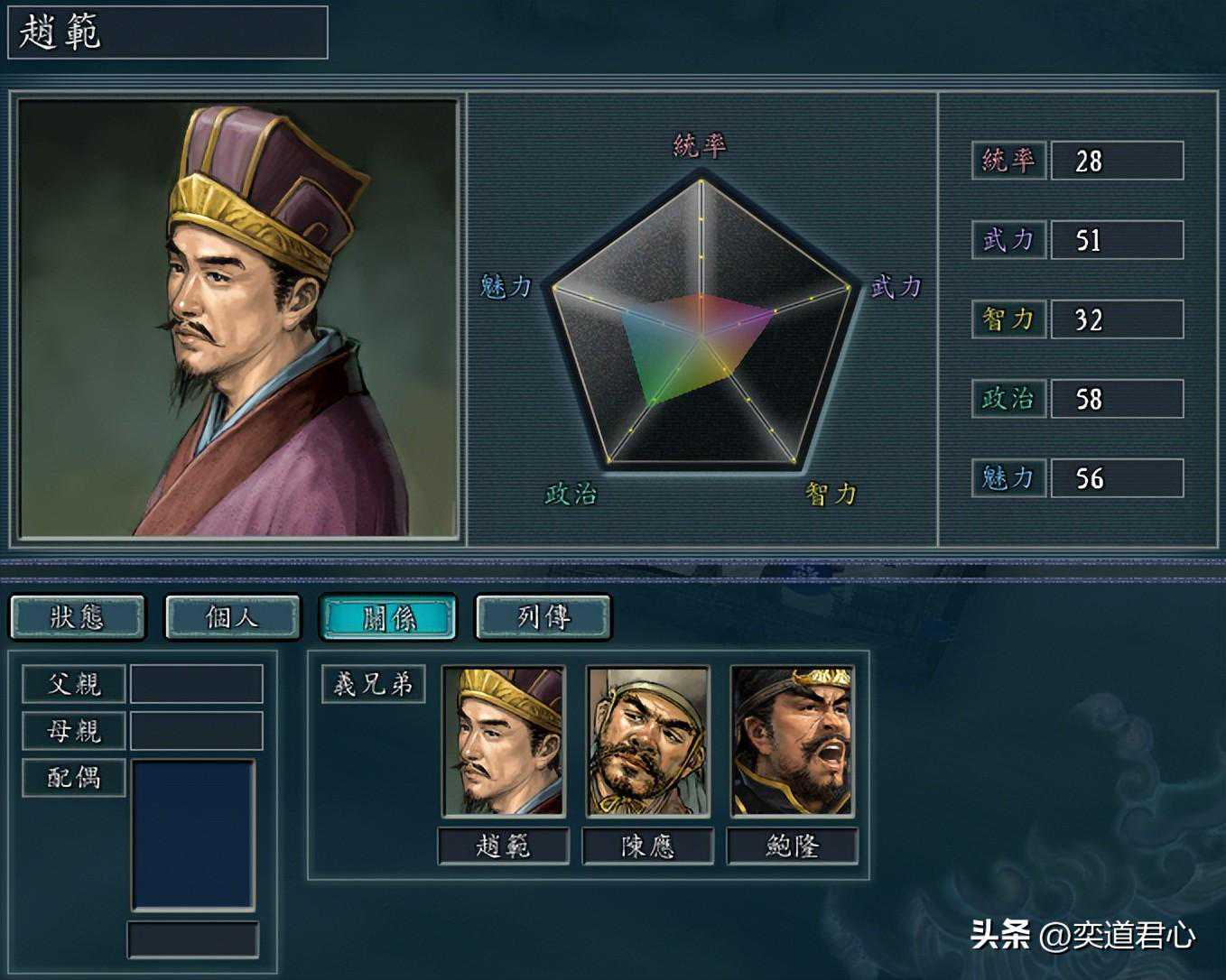This screenshot has height=980, width=1226.
Task: Select the 鮑隆 name label
Action: 792,846
